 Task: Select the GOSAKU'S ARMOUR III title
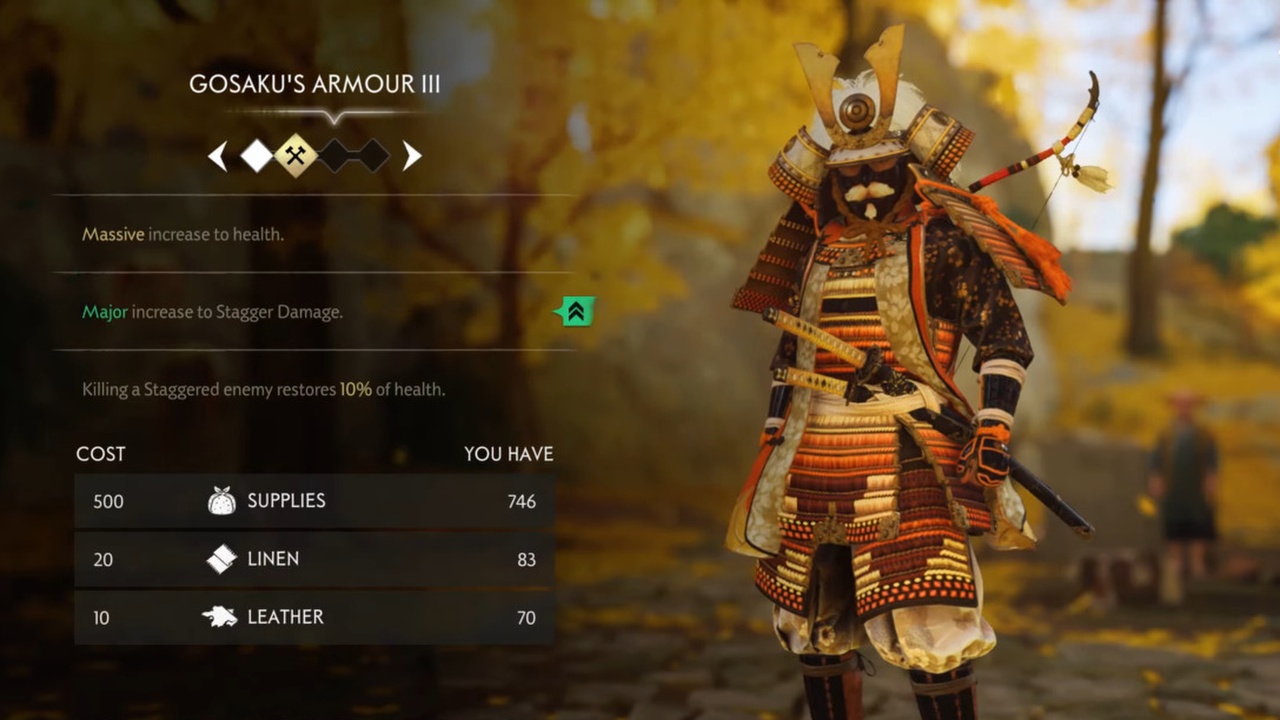tap(316, 84)
